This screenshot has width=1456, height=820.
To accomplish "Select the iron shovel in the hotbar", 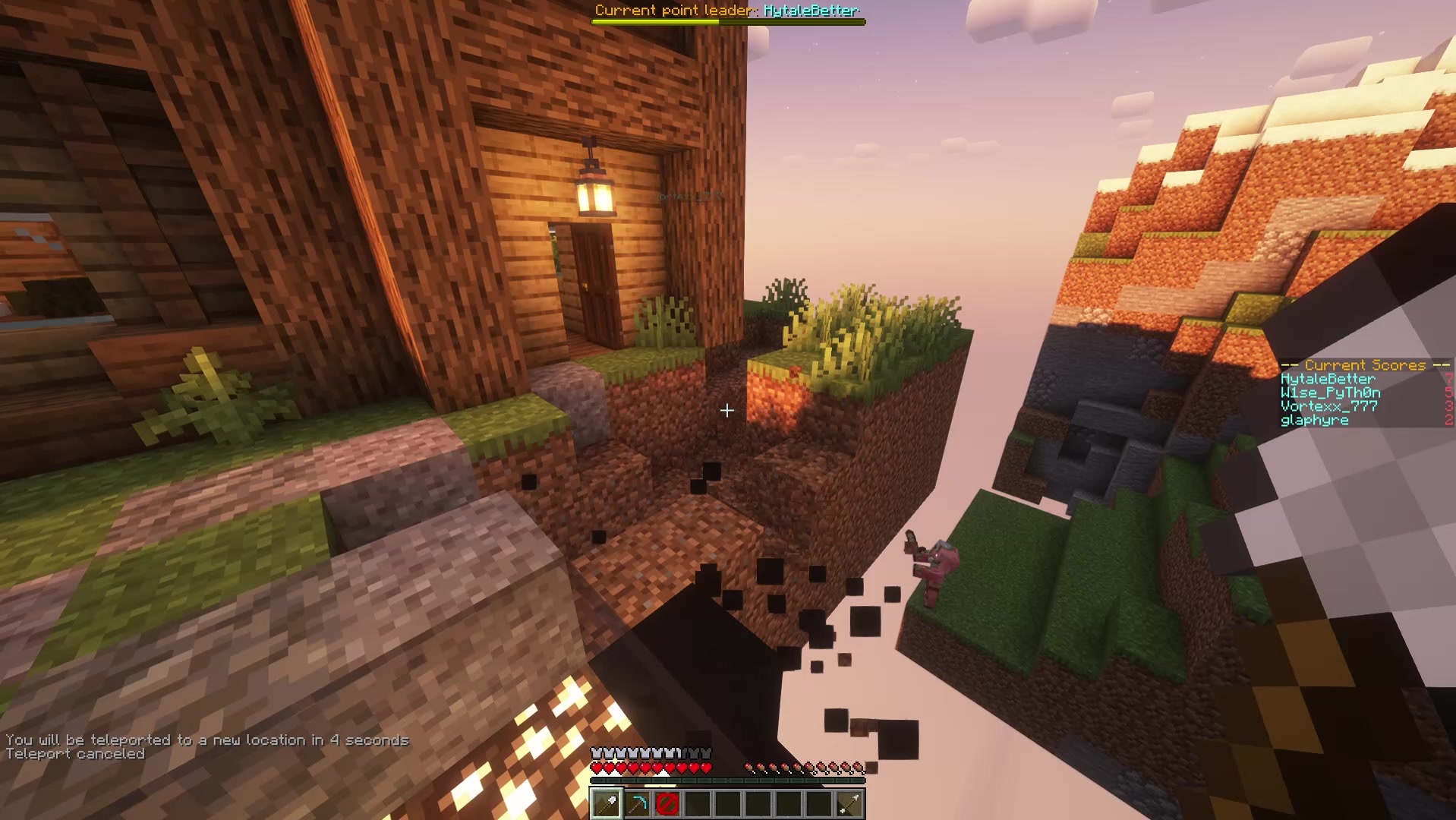I will click(605, 803).
